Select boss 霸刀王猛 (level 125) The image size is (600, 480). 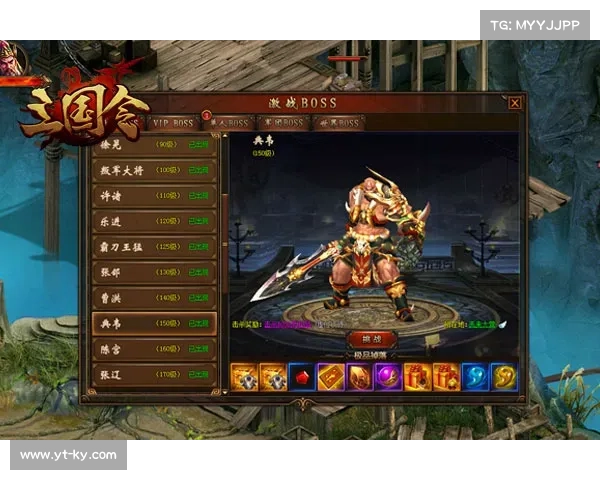click(x=154, y=246)
